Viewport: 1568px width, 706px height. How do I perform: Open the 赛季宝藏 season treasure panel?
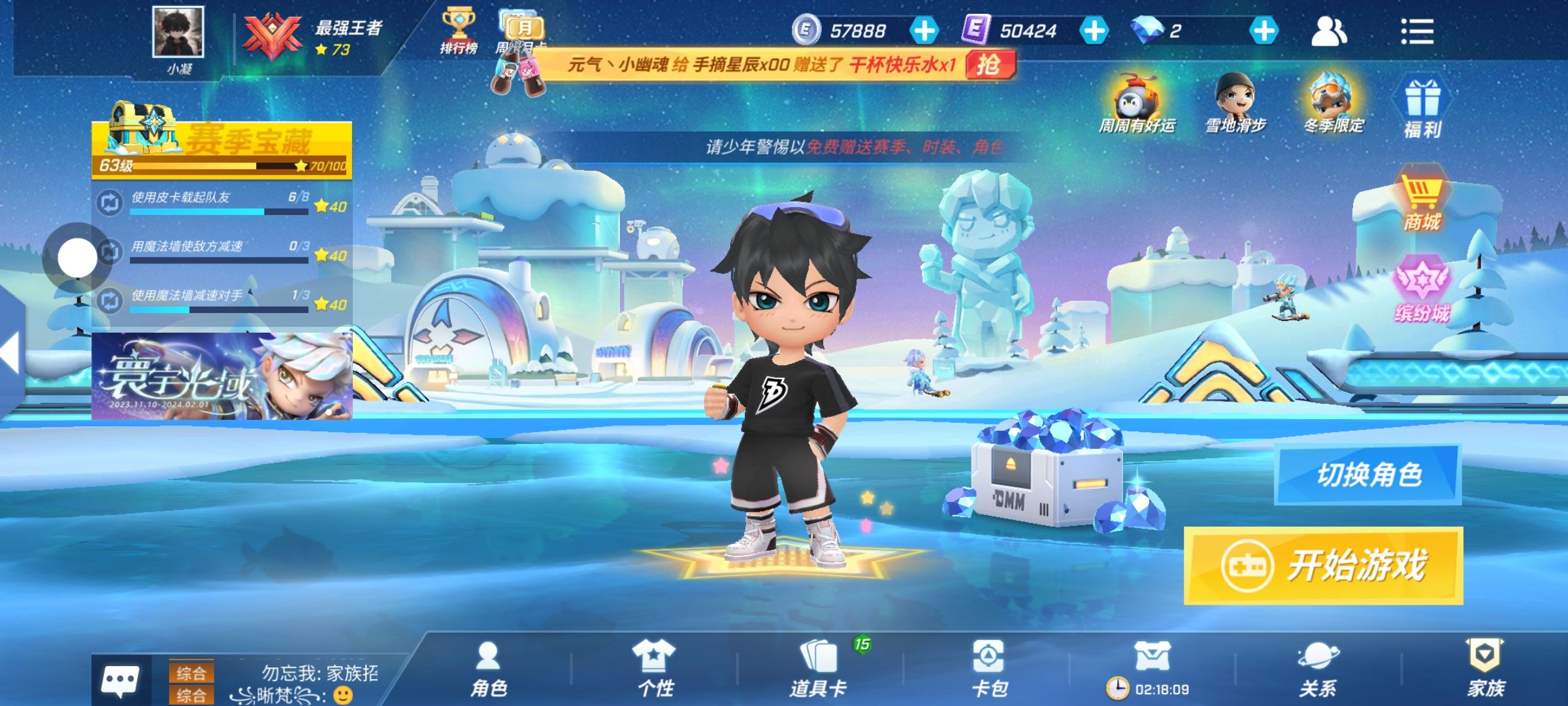222,148
